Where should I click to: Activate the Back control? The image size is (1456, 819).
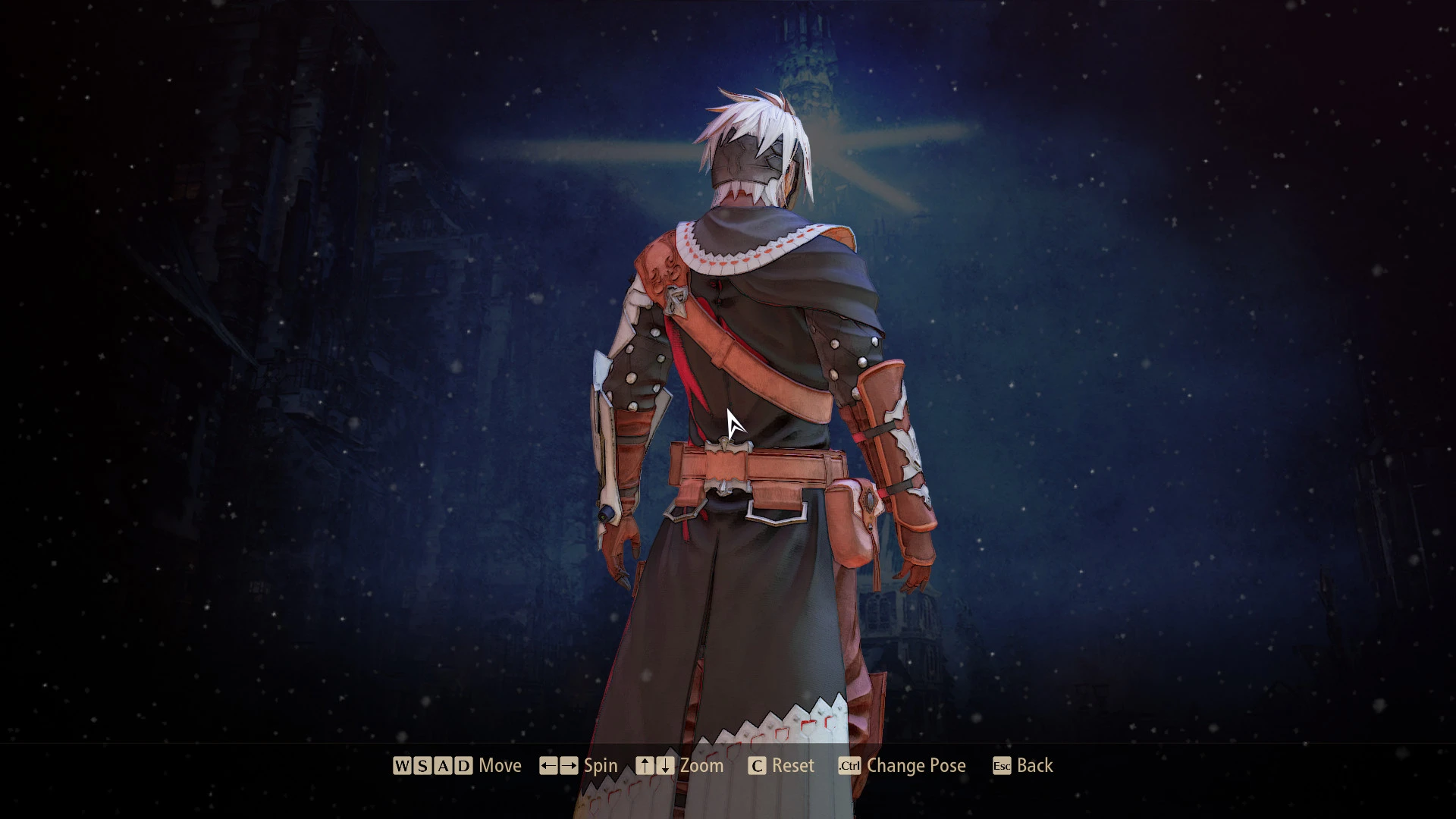[x=1034, y=765]
